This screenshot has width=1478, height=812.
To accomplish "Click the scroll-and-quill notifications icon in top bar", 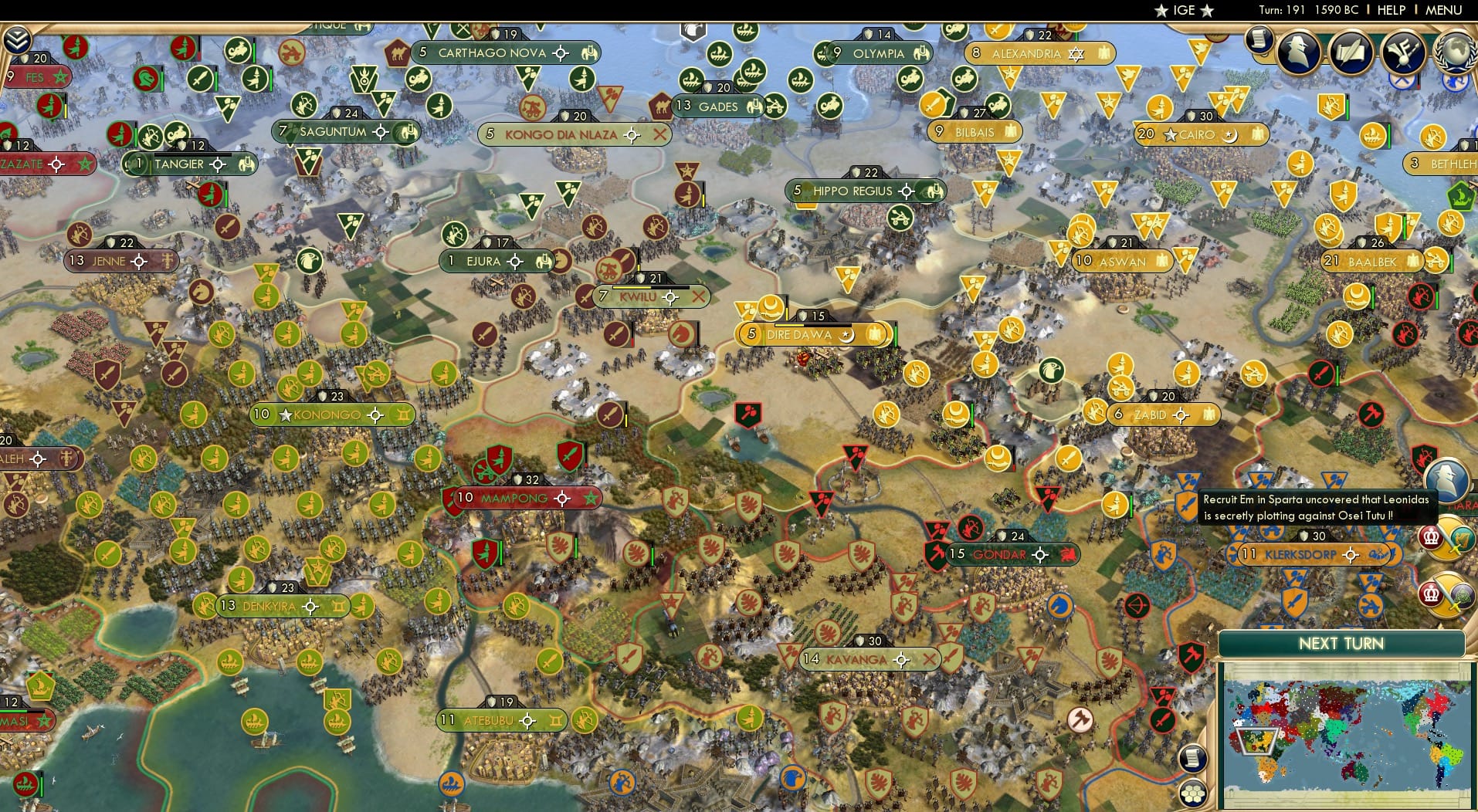I will point(1350,52).
